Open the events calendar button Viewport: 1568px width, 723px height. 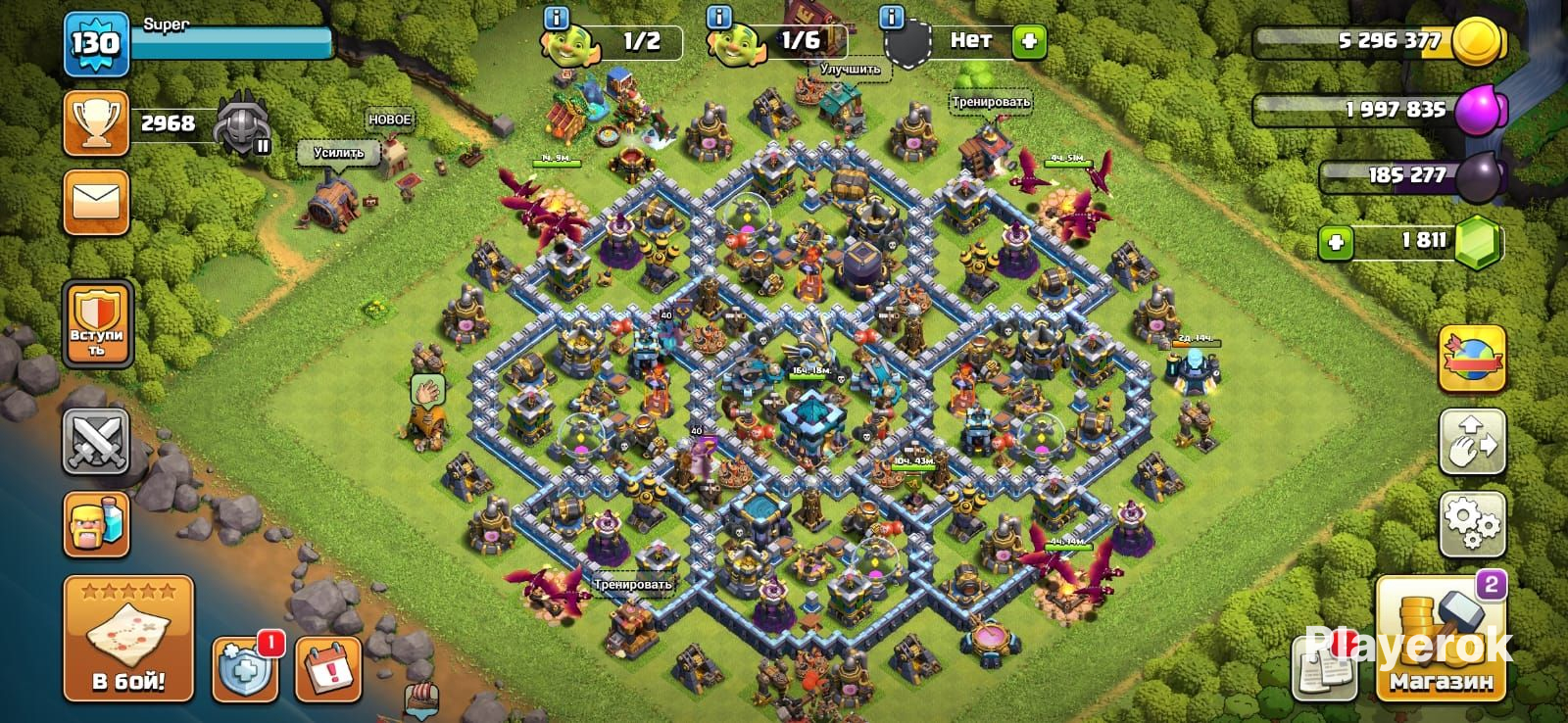coord(328,669)
